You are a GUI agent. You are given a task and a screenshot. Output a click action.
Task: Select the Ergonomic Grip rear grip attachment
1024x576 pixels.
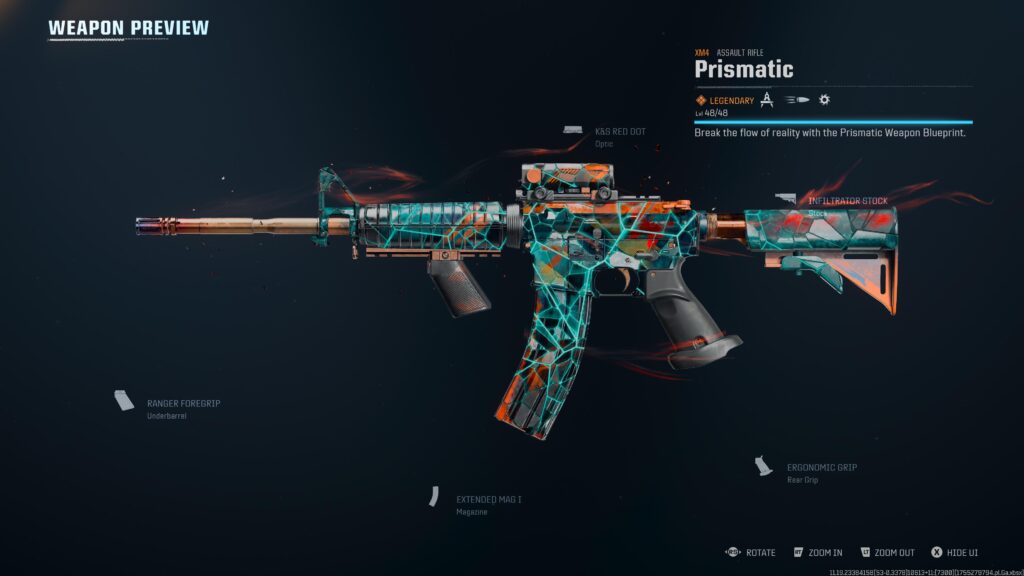[x=821, y=467]
